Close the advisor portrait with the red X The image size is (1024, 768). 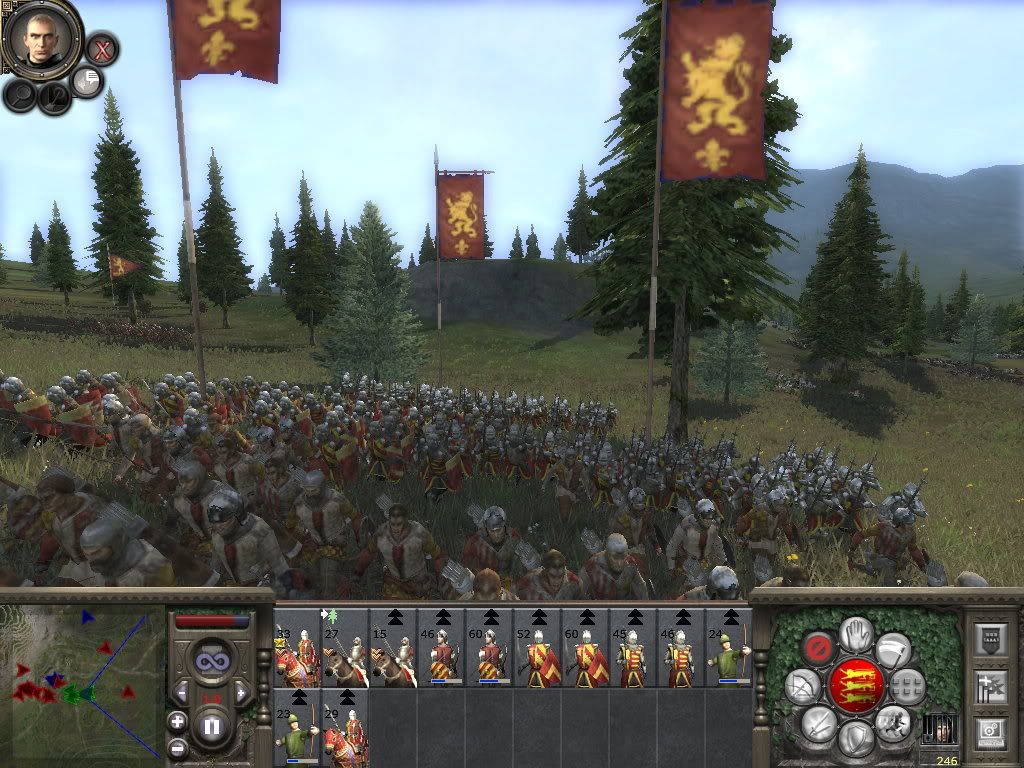point(101,48)
